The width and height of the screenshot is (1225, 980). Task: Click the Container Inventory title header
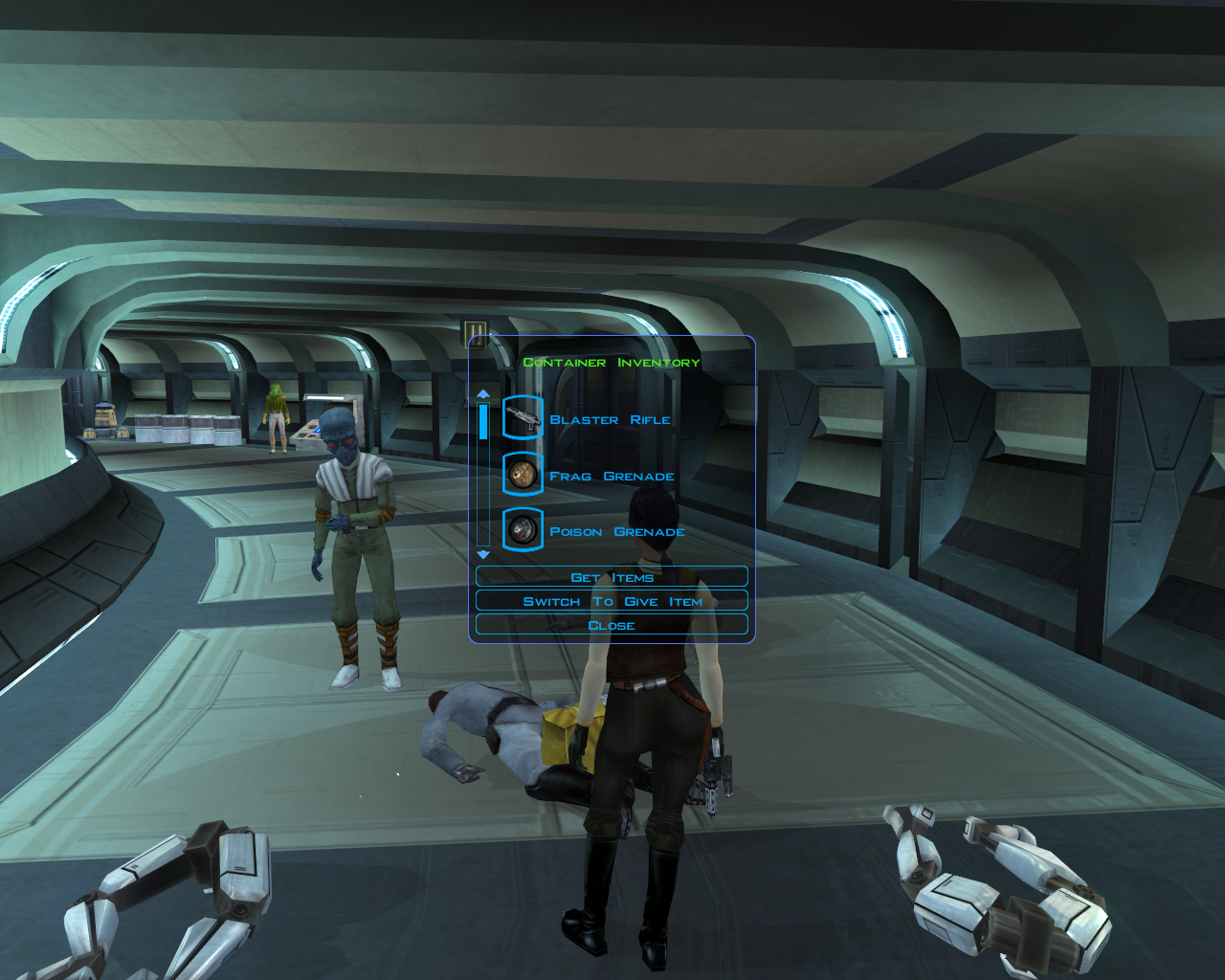pyautogui.click(x=612, y=362)
